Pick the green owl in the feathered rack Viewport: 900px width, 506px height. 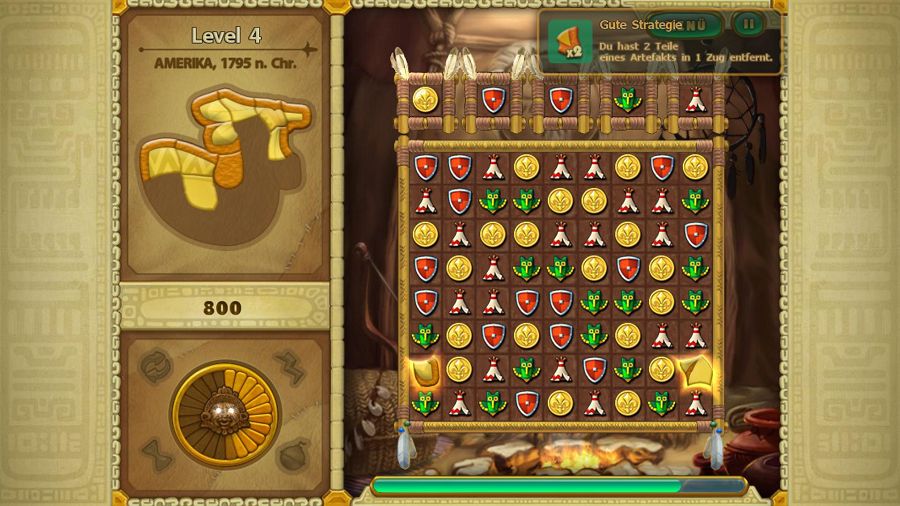pyautogui.click(x=626, y=99)
